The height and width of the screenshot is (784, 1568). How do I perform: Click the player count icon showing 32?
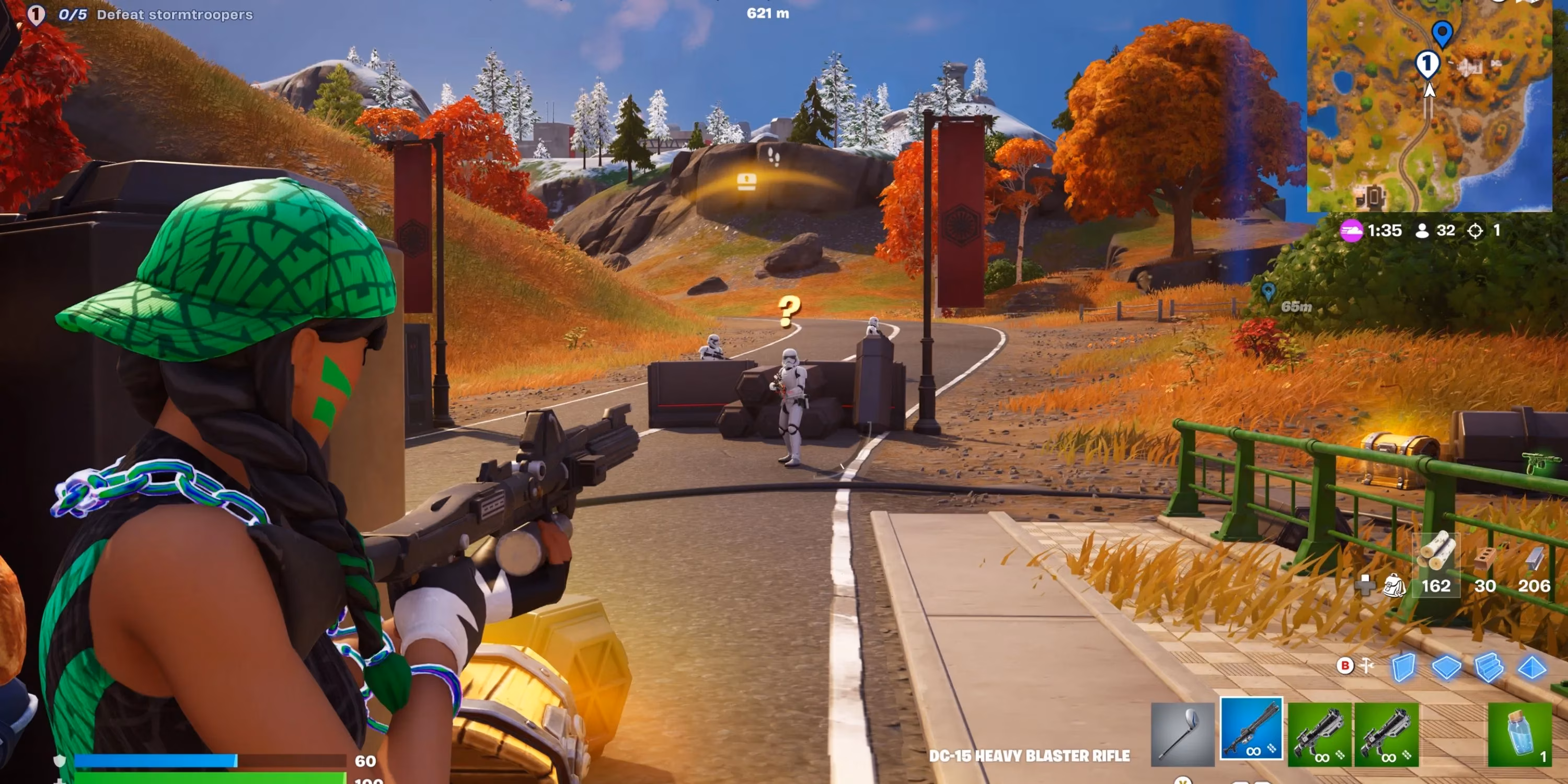pyautogui.click(x=1424, y=230)
